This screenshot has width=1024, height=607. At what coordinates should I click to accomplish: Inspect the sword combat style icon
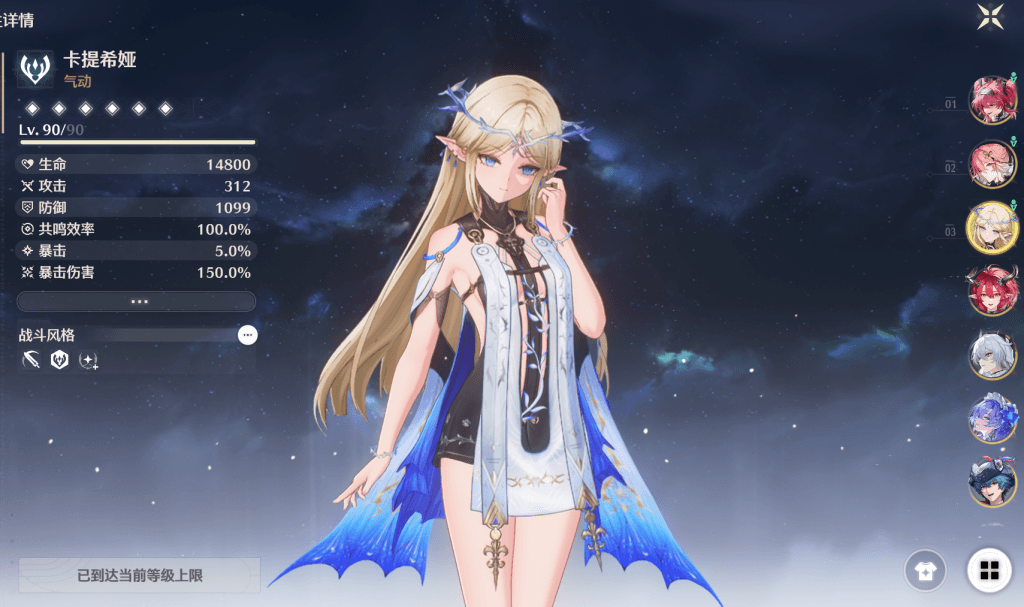[x=30, y=360]
